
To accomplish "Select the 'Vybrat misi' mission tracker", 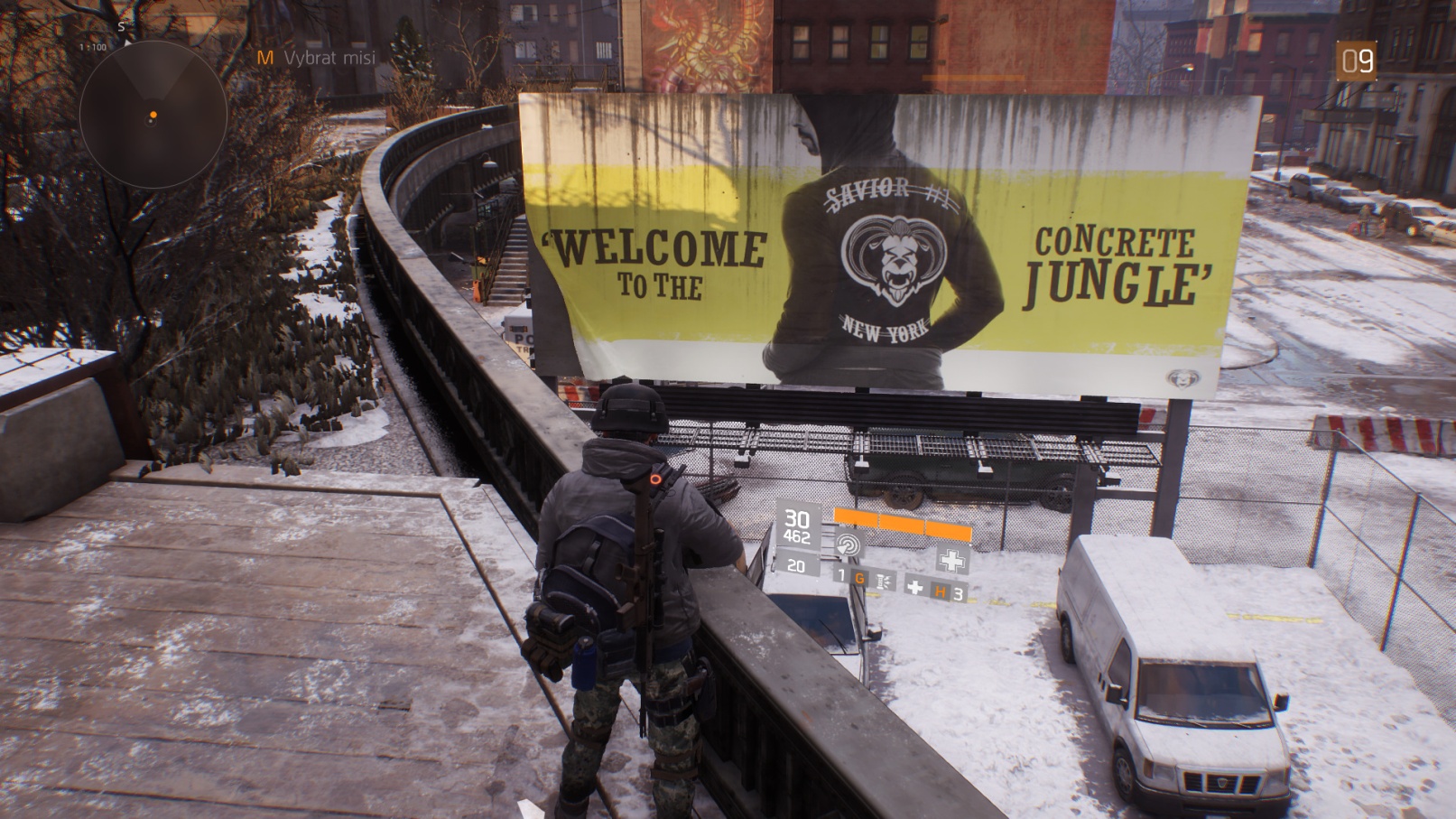I will 329,58.
